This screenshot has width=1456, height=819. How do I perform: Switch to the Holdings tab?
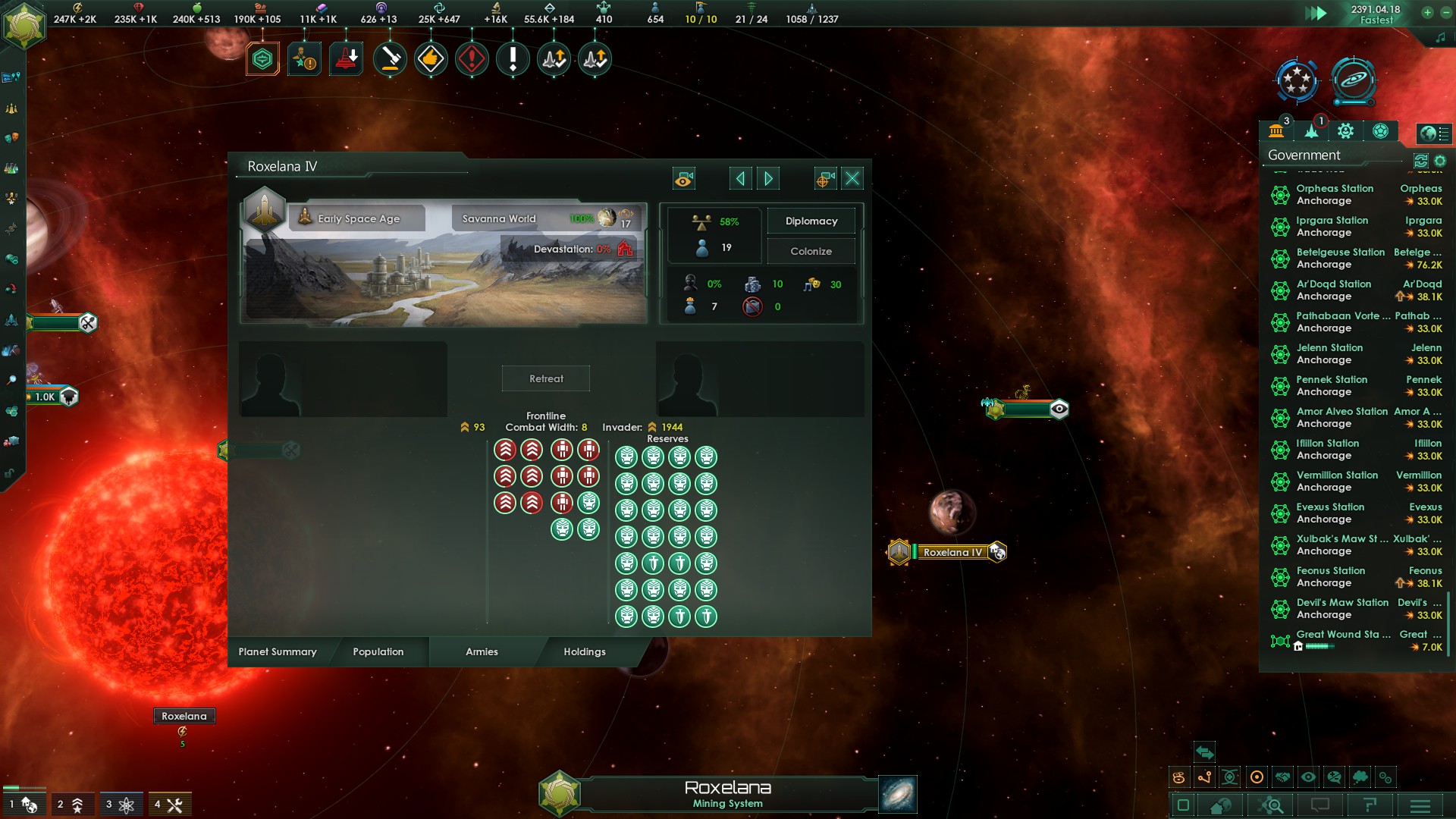584,651
